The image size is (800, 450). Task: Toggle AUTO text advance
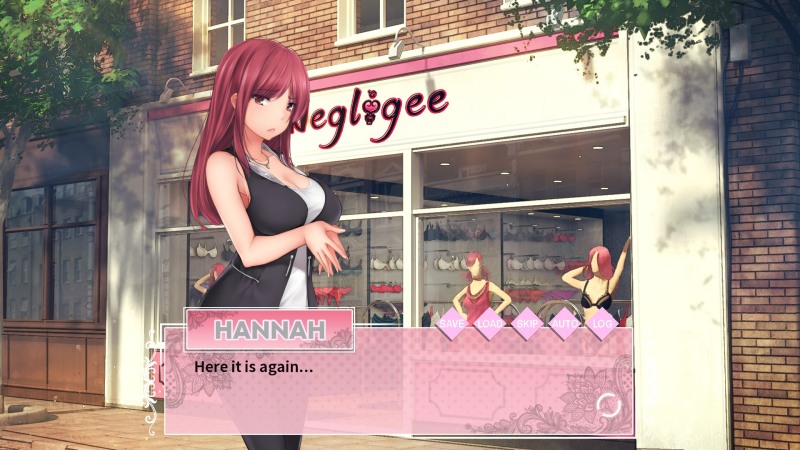pos(564,324)
